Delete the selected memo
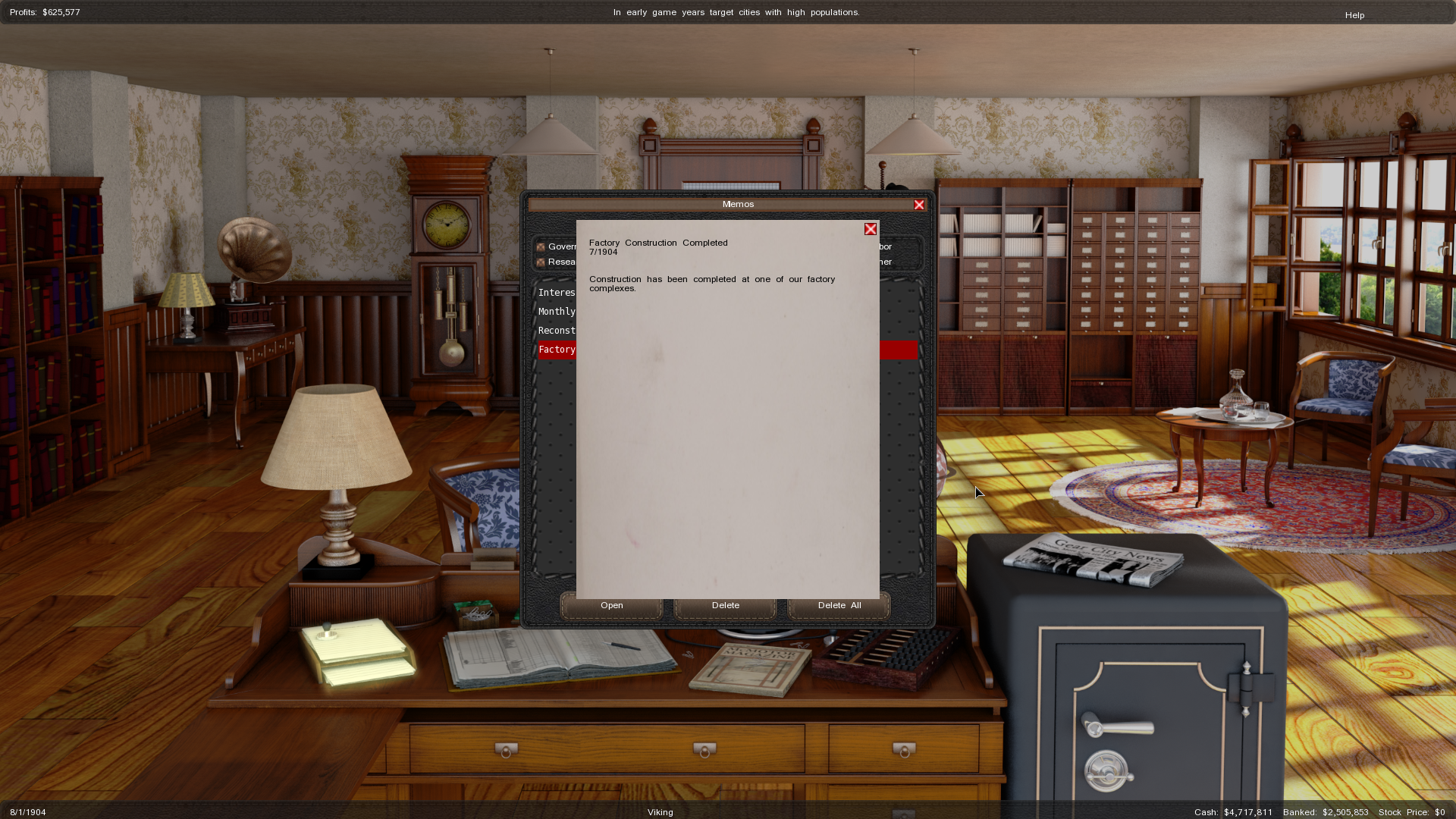1456x819 pixels. pos(725,605)
